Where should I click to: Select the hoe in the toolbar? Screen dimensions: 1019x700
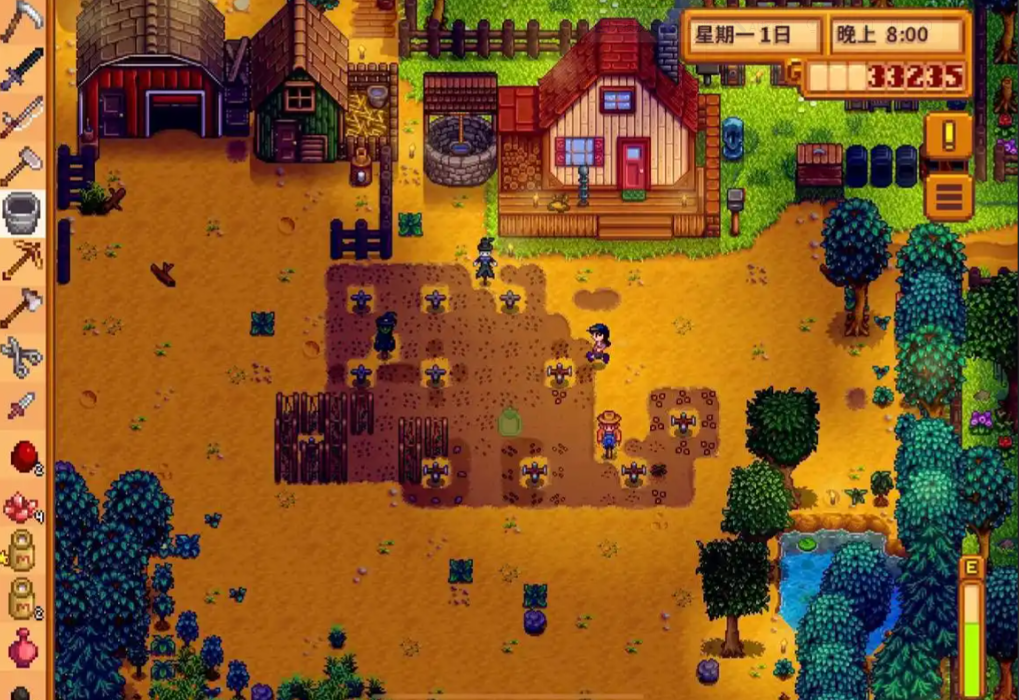pyautogui.click(x=21, y=164)
